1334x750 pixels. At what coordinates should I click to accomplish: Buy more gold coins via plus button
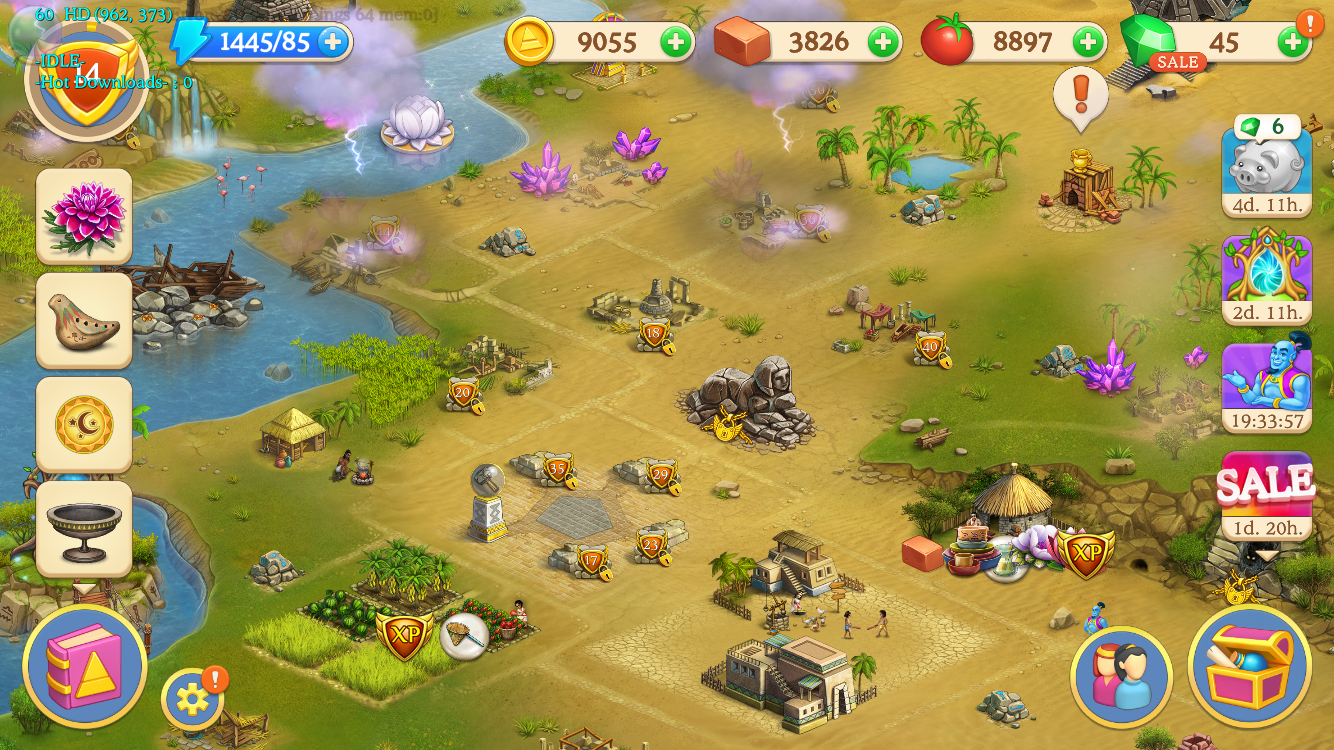[676, 42]
